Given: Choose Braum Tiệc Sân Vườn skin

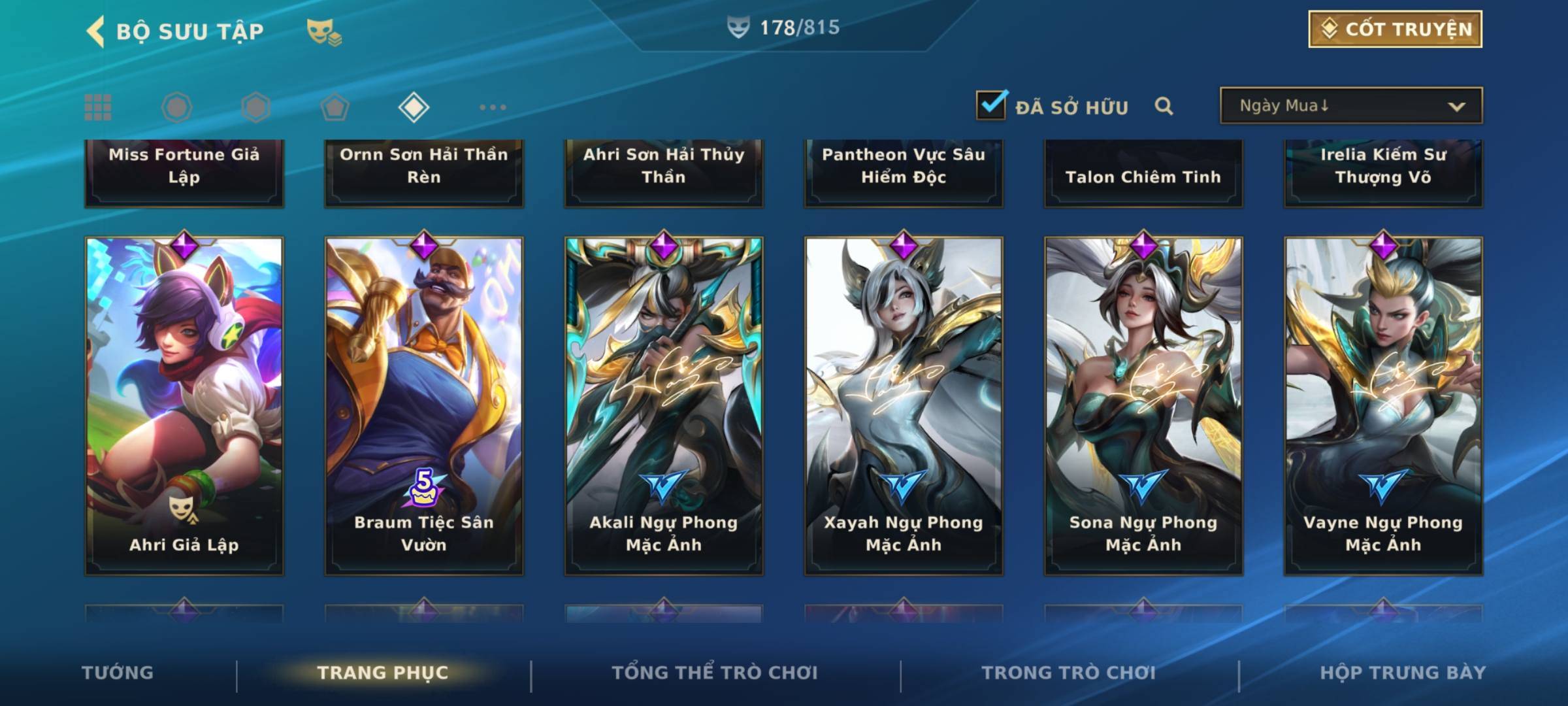Looking at the screenshot, I should tap(424, 405).
